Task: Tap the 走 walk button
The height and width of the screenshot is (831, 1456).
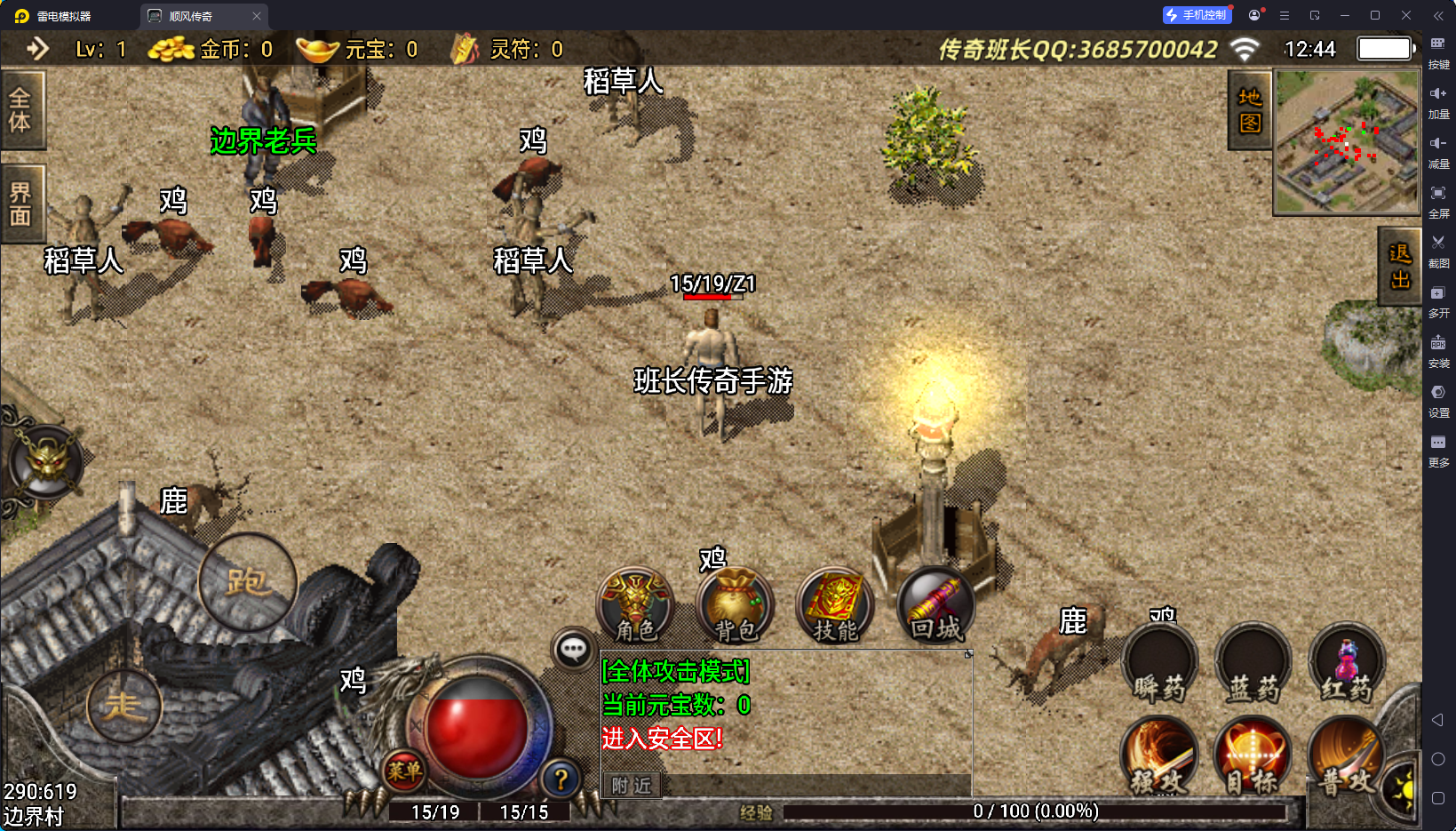Action: 124,706
